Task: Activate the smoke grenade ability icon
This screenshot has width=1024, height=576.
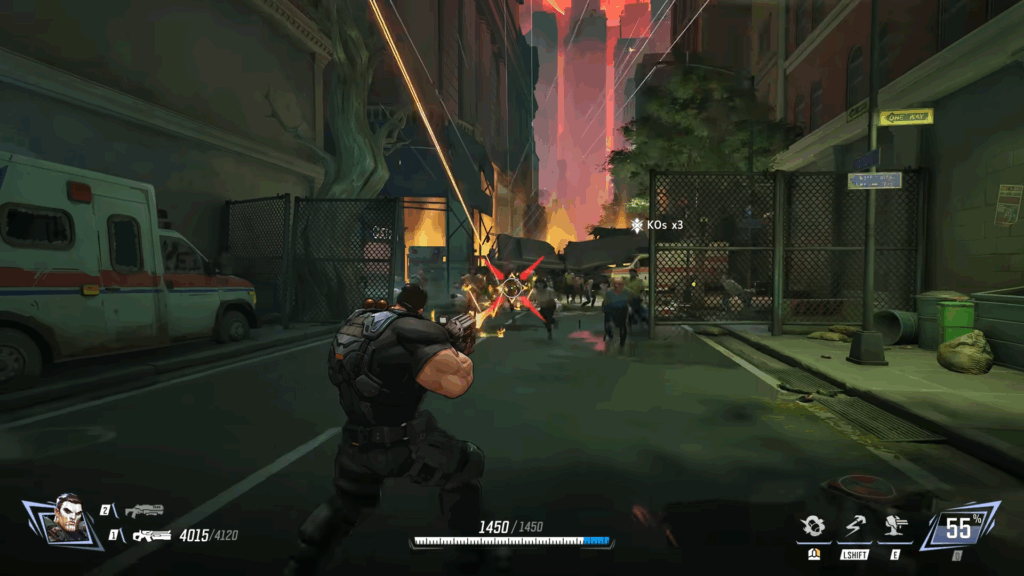Action: click(814, 529)
